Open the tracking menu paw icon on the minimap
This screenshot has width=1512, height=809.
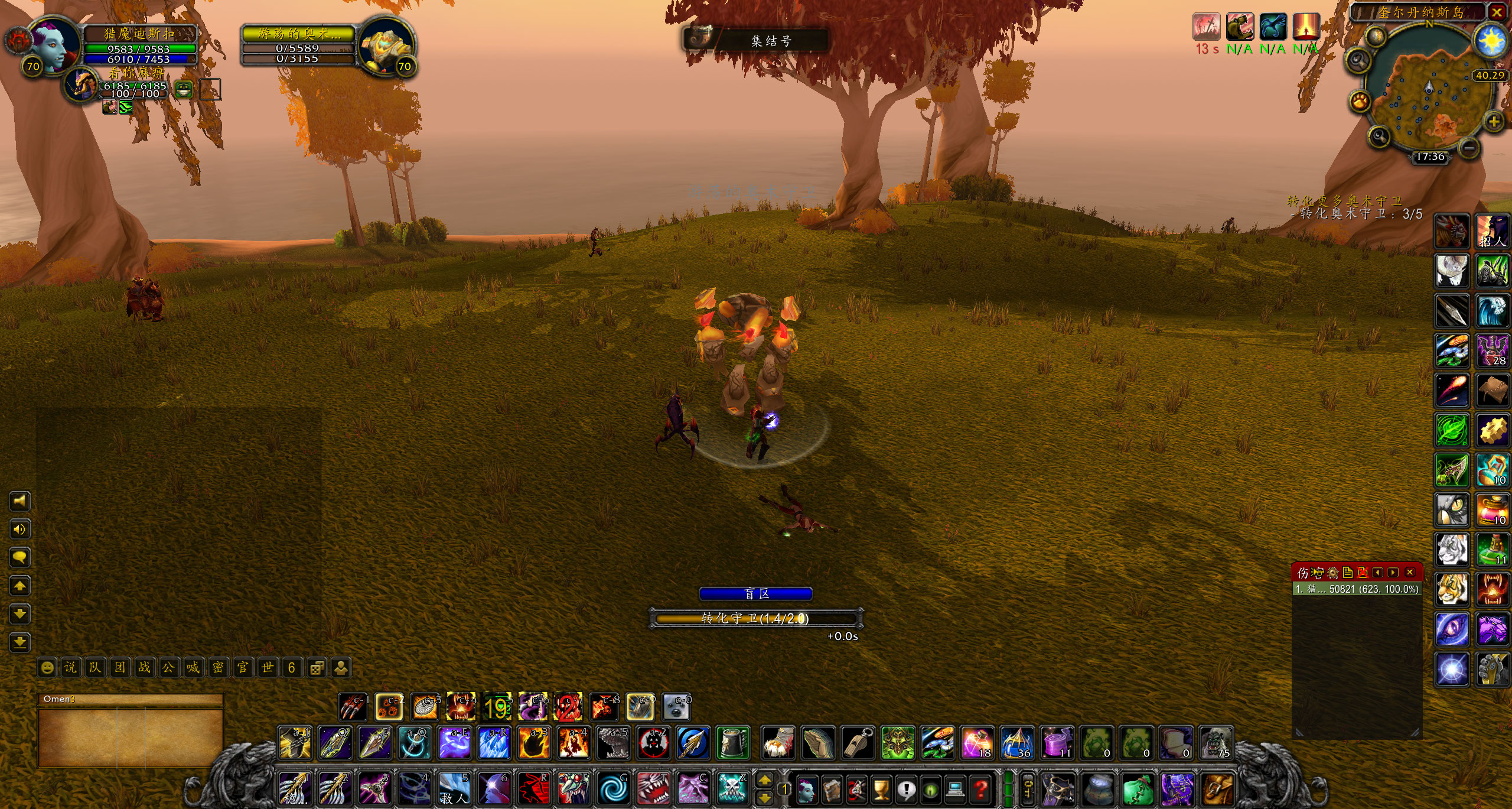click(1360, 101)
